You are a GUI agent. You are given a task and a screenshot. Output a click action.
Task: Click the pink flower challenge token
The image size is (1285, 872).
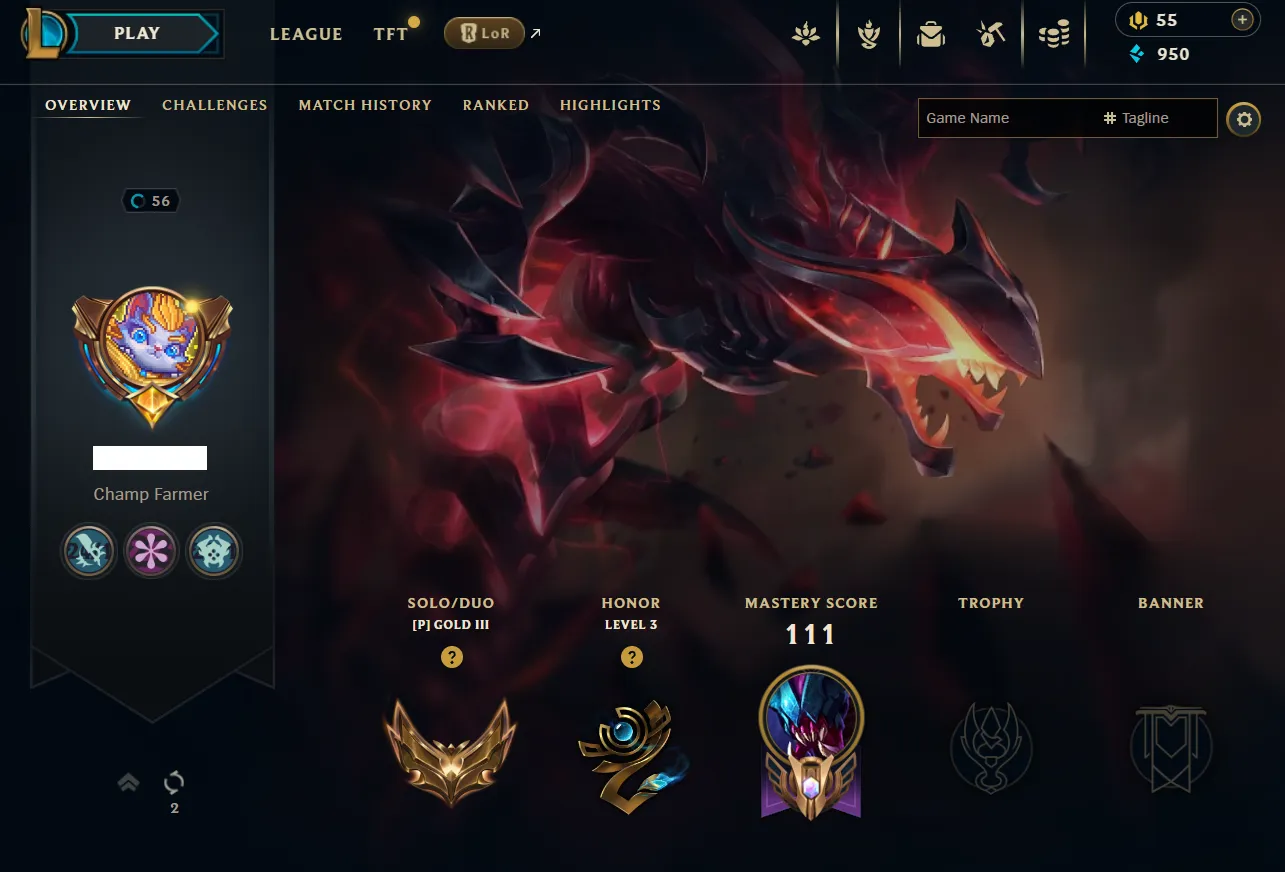150,551
